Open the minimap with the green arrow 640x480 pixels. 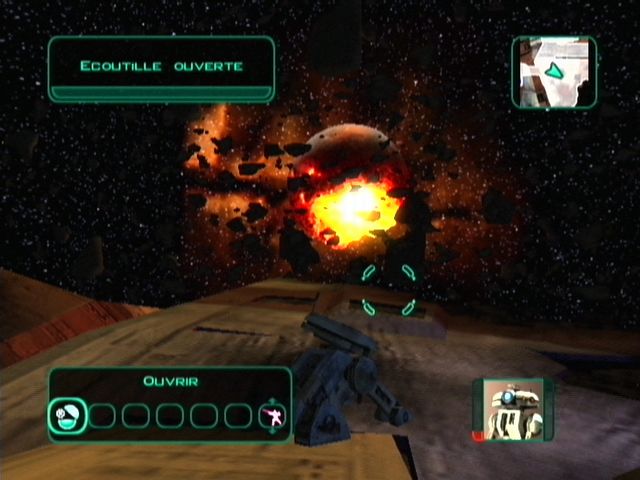point(554,72)
